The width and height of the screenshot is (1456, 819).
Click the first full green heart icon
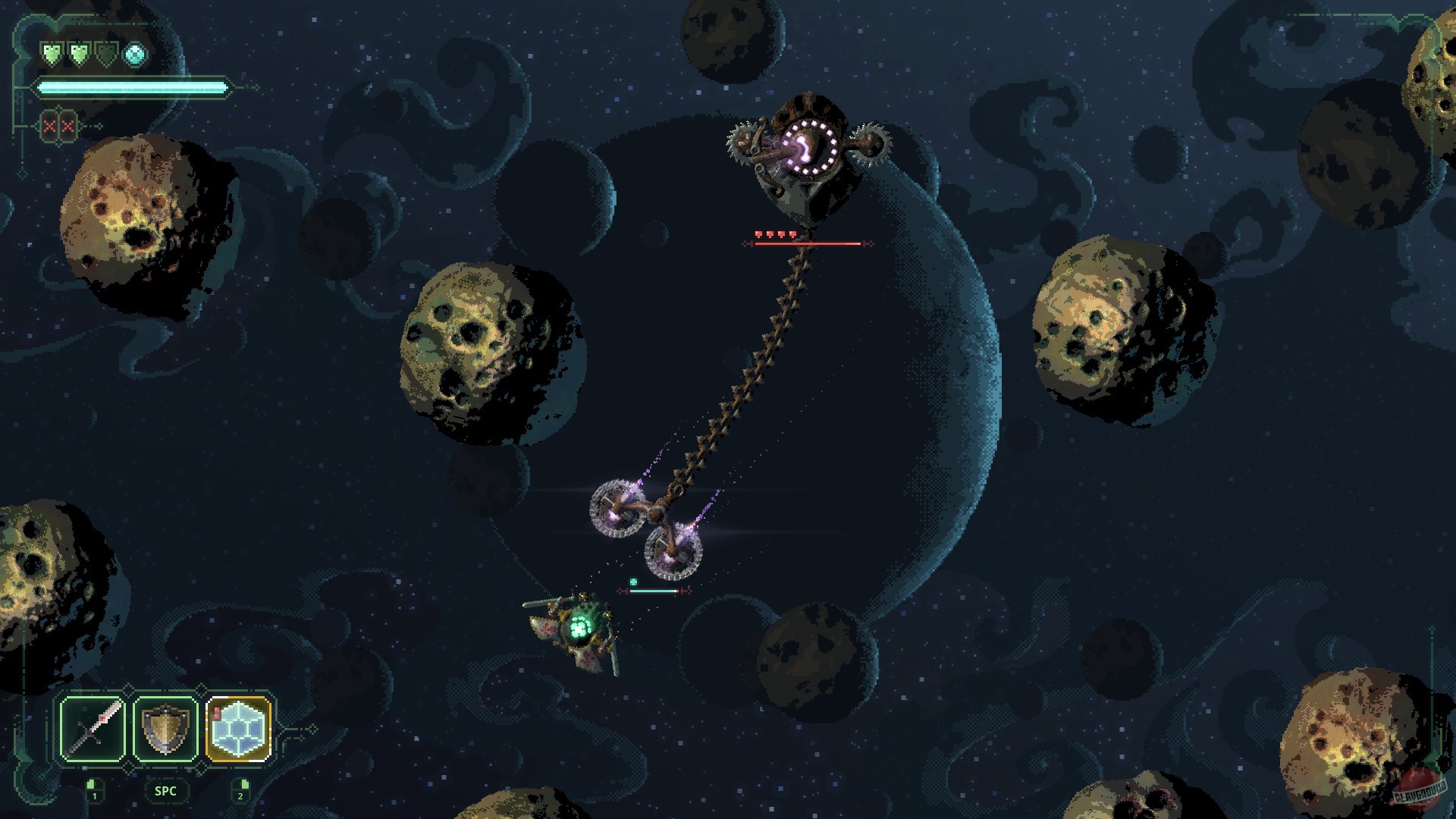(52, 53)
